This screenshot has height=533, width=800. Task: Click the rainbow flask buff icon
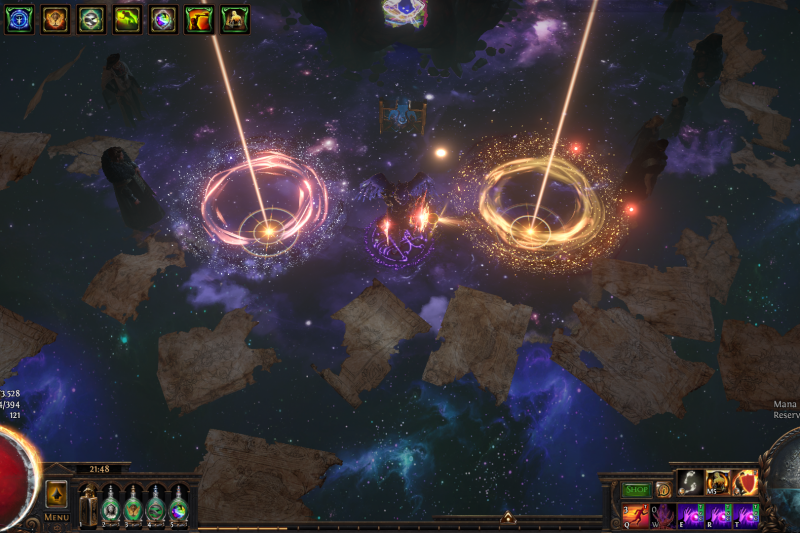[x=163, y=19]
